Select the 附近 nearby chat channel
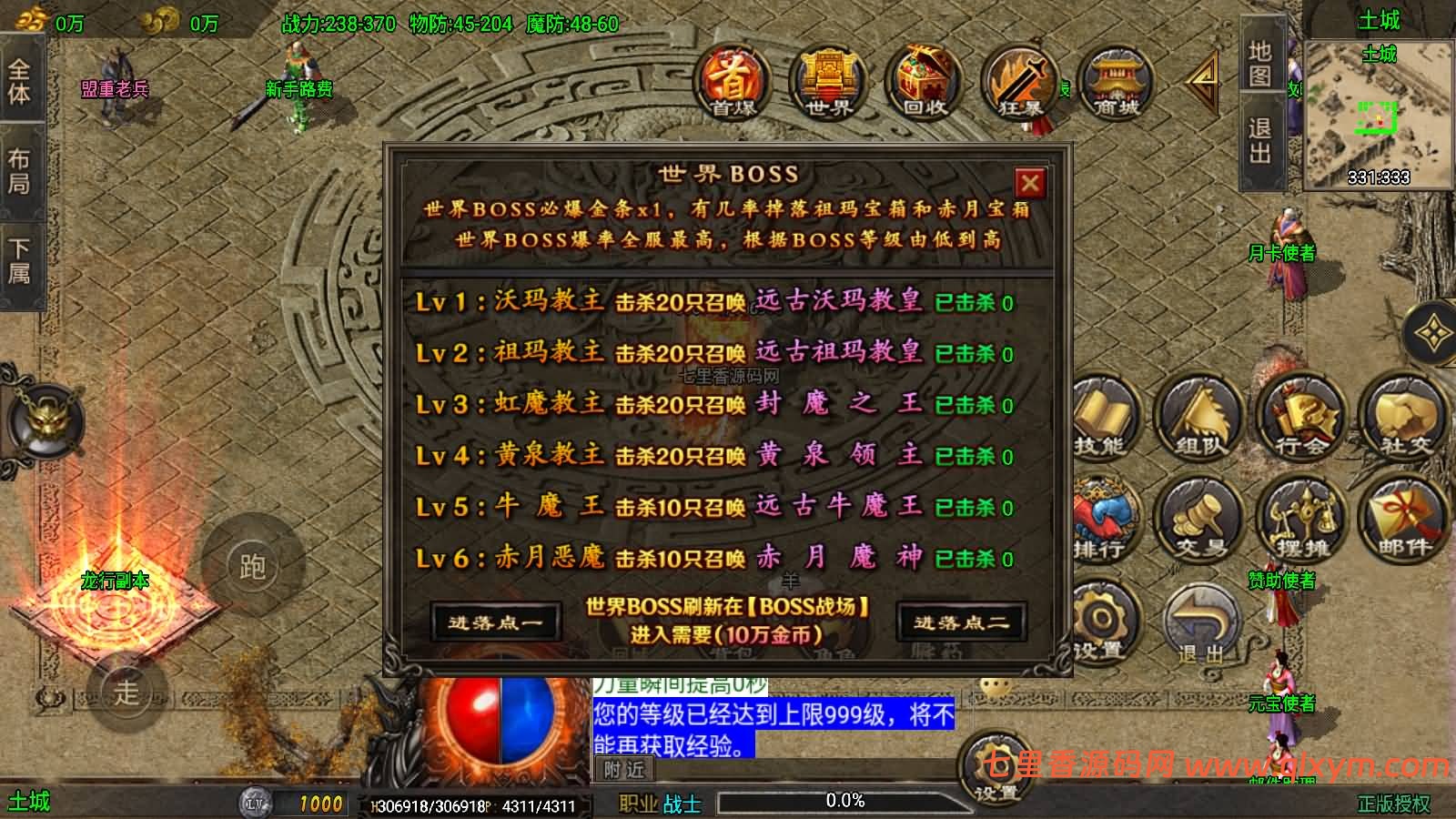1456x819 pixels. pyautogui.click(x=622, y=771)
